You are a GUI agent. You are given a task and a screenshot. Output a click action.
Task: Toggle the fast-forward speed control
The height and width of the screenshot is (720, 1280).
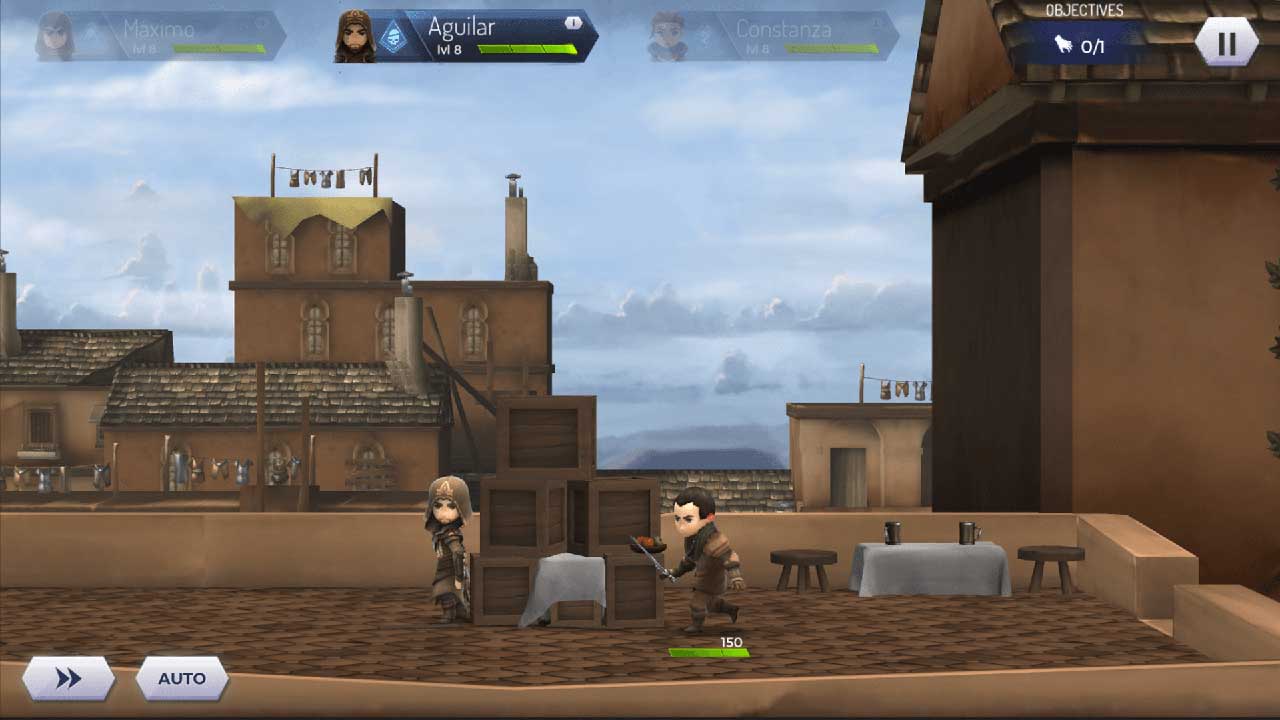tap(67, 678)
